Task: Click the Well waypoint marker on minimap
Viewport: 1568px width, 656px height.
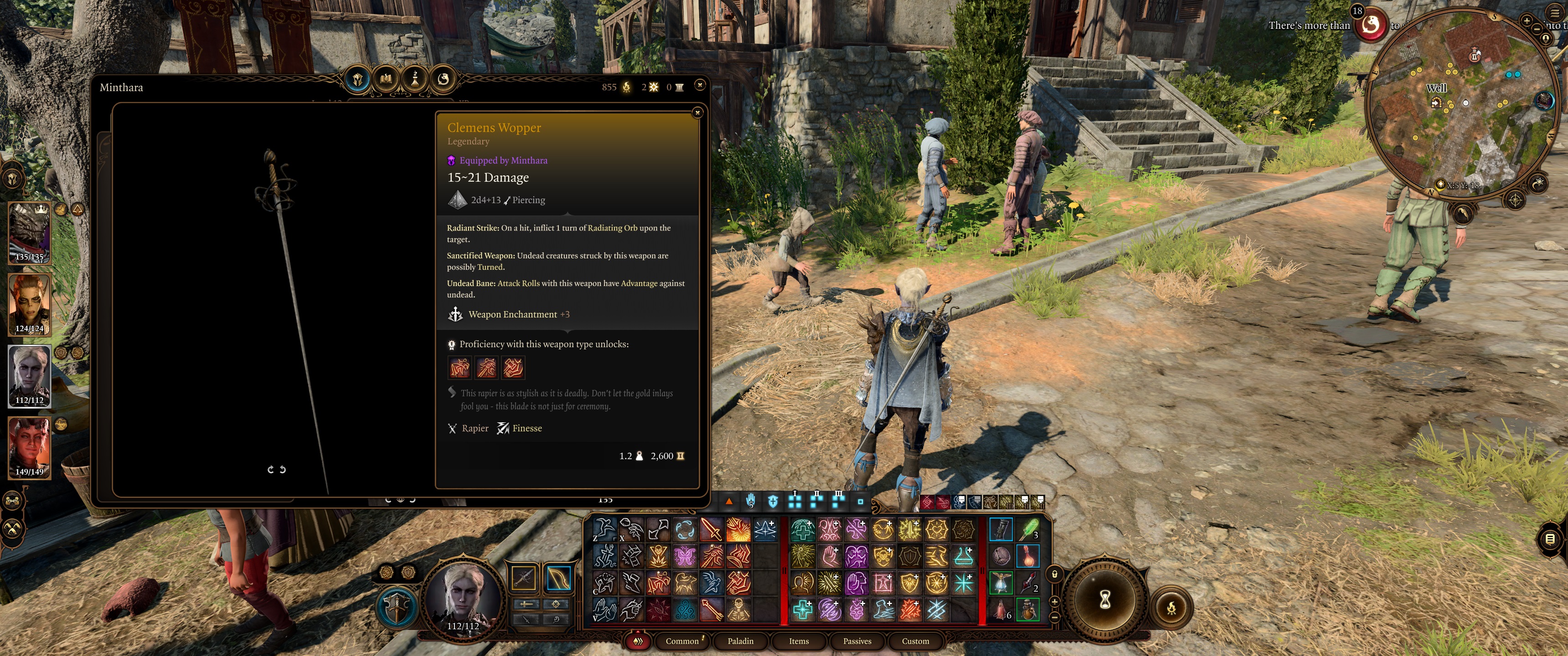Action: 1437,102
